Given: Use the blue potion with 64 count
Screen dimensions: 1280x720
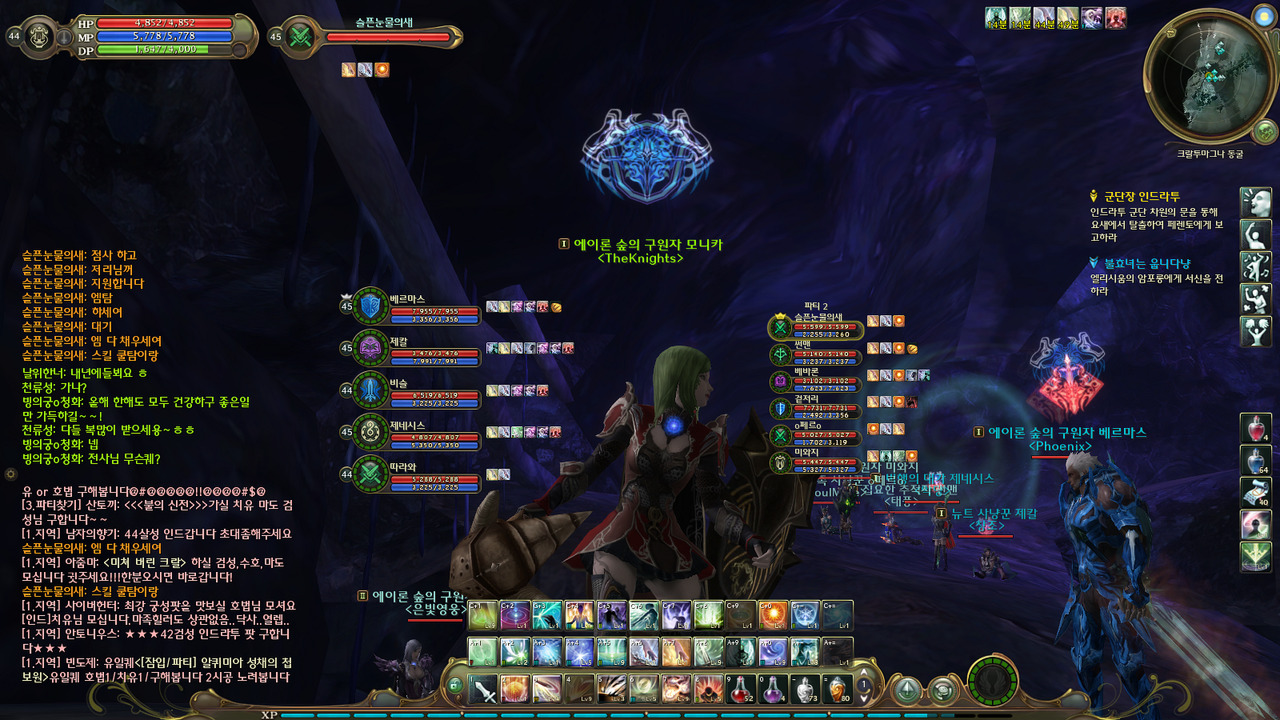Looking at the screenshot, I should (x=1255, y=461).
